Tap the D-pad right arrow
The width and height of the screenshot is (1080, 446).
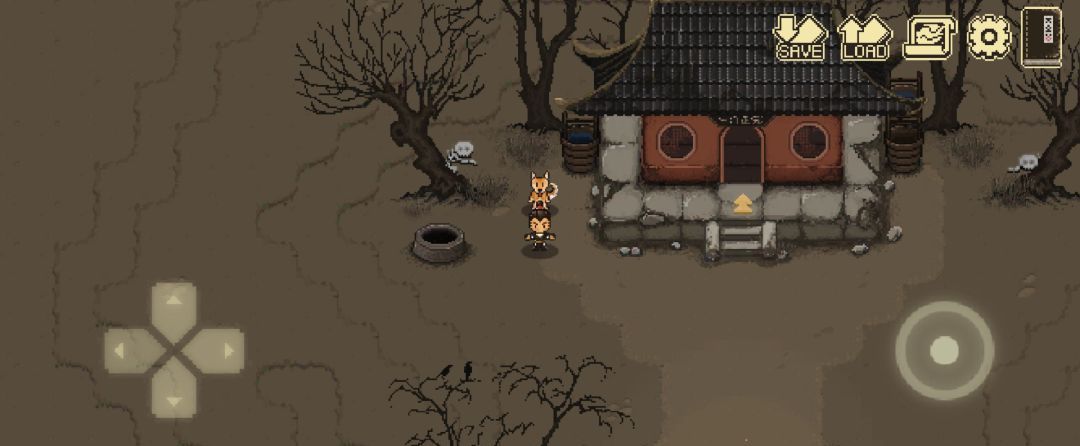[221, 351]
